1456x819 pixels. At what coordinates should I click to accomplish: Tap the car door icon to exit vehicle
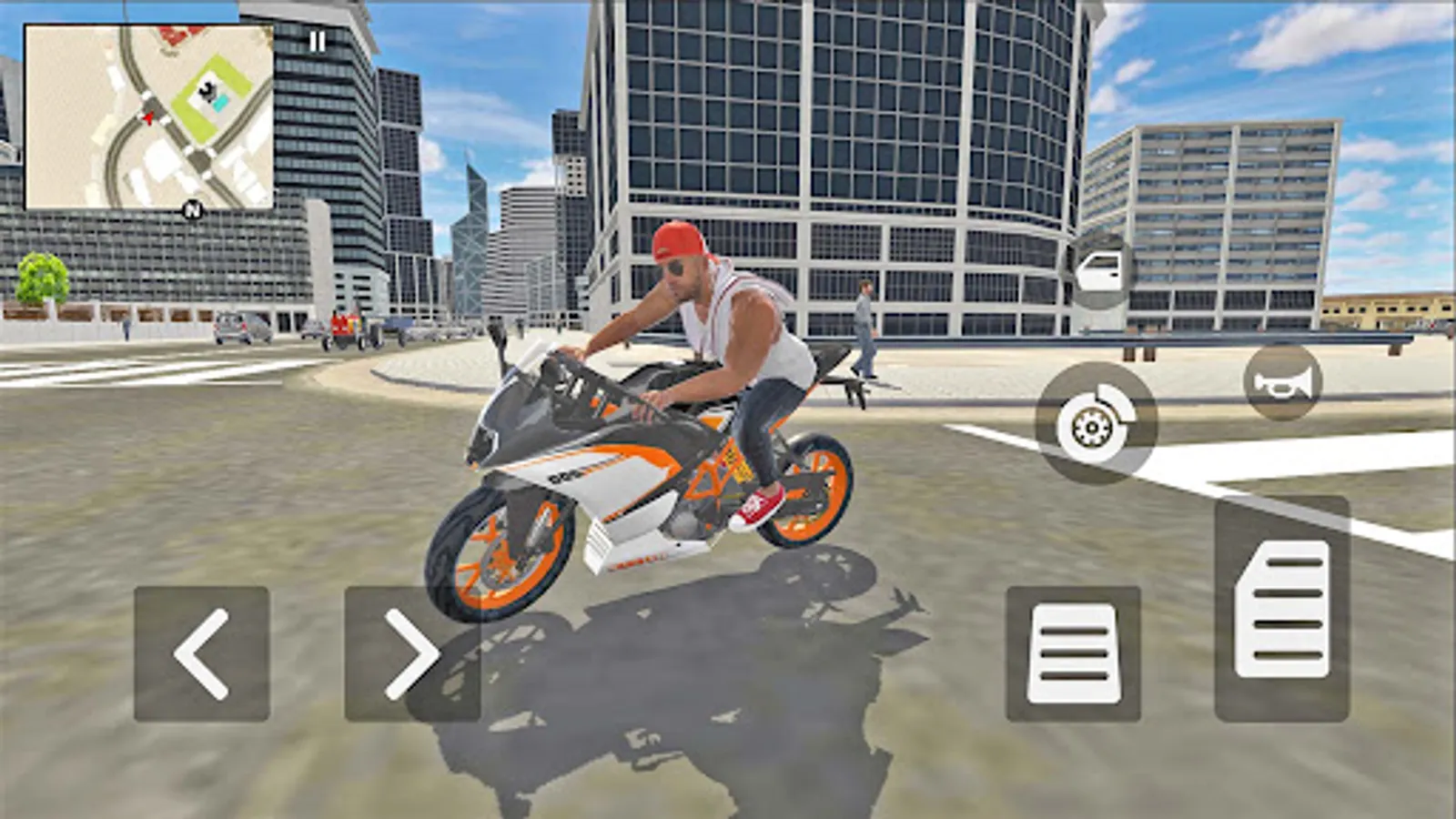[1101, 271]
